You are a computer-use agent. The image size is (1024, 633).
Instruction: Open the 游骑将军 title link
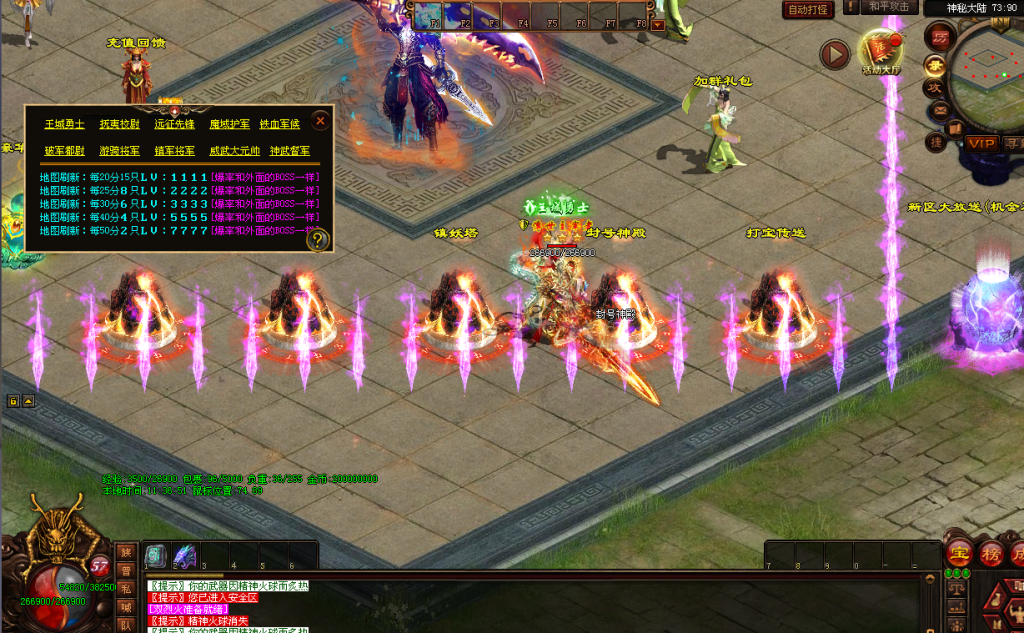coord(119,151)
